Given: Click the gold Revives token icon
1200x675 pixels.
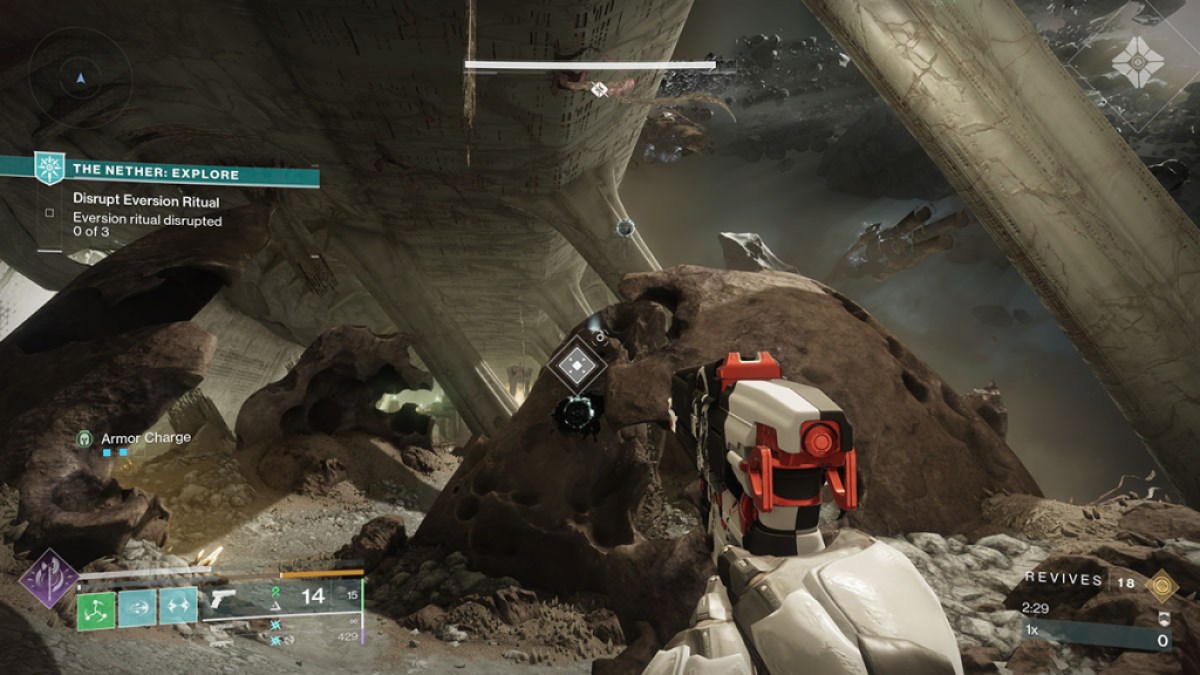Looking at the screenshot, I should click(x=1161, y=583).
